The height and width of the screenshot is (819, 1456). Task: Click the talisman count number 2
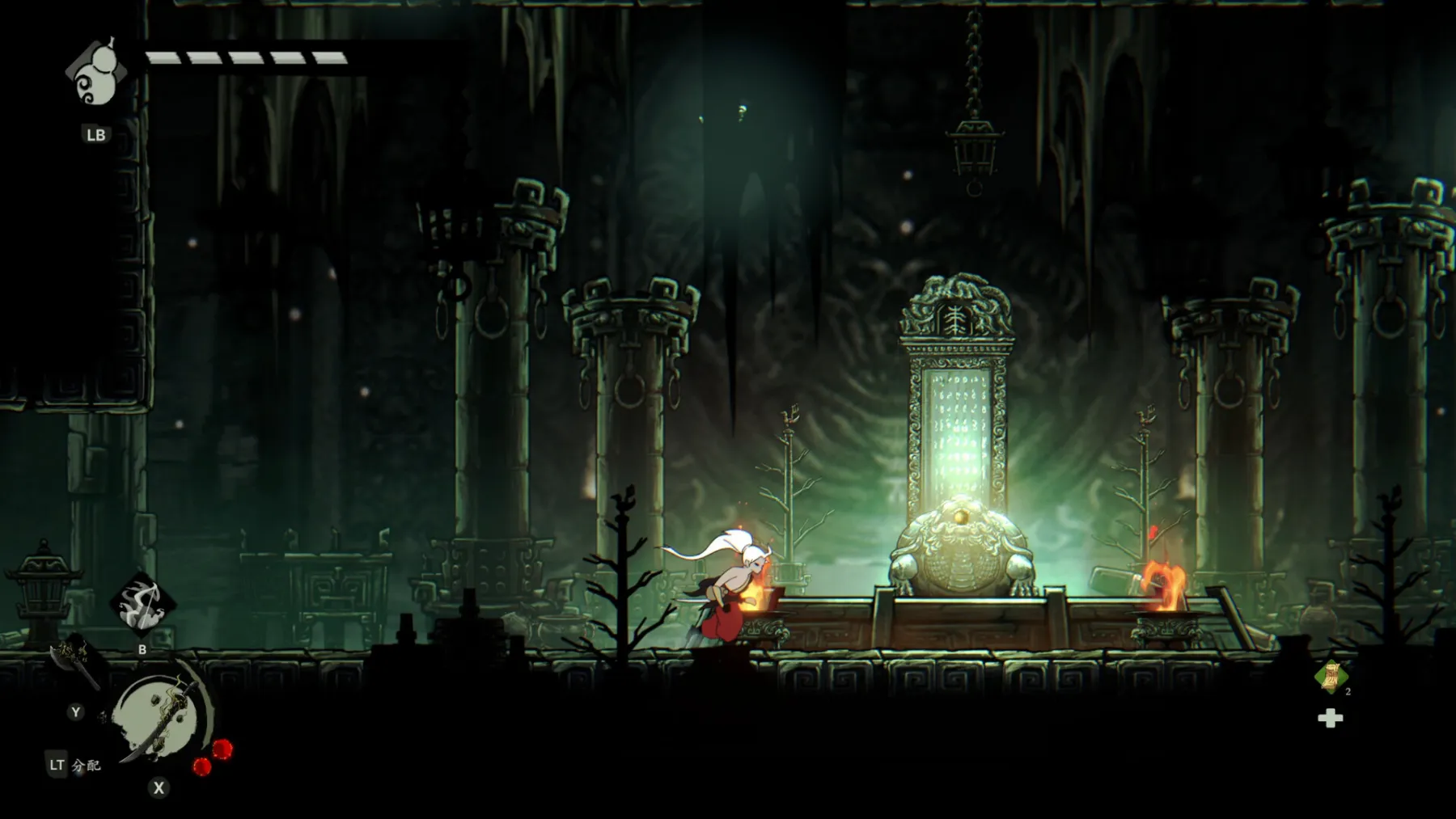coord(1348,692)
